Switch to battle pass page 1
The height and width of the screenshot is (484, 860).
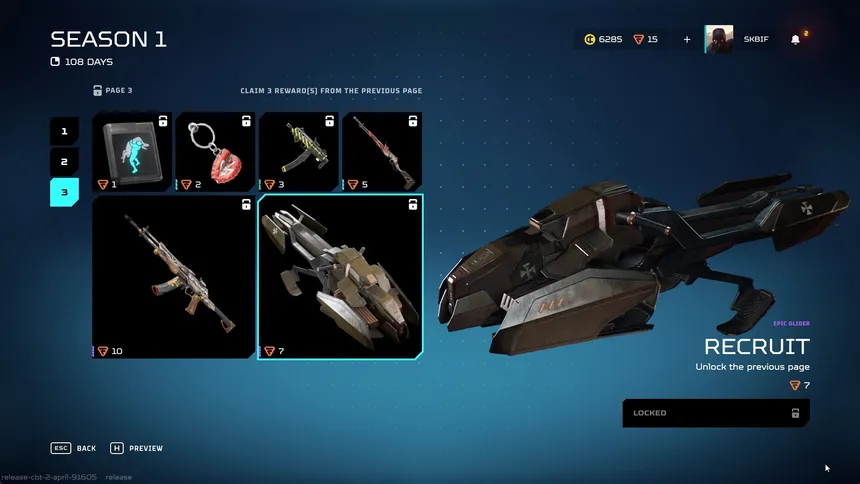(64, 131)
